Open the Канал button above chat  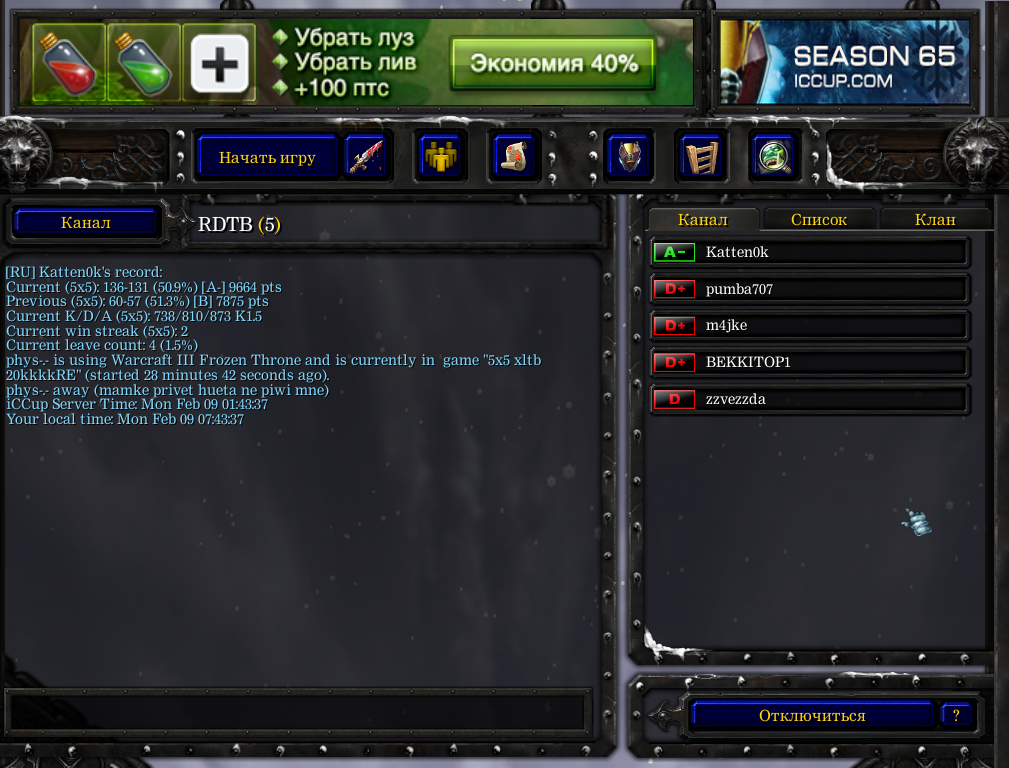(86, 223)
